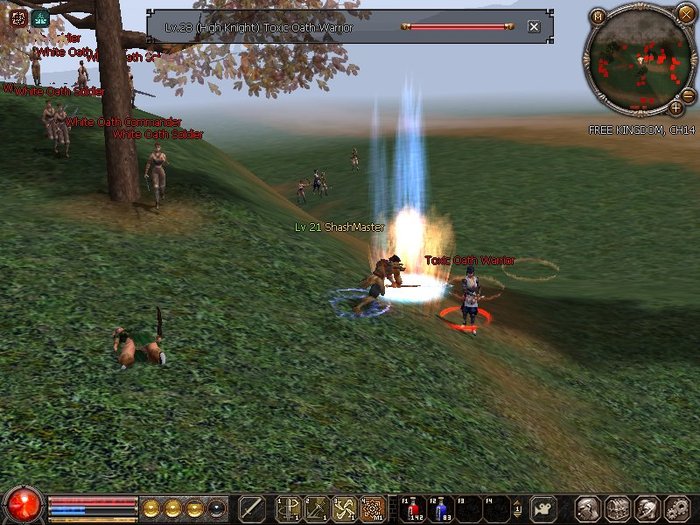Open the helmeted knight menu button
This screenshot has height=525, width=700.
646,508
